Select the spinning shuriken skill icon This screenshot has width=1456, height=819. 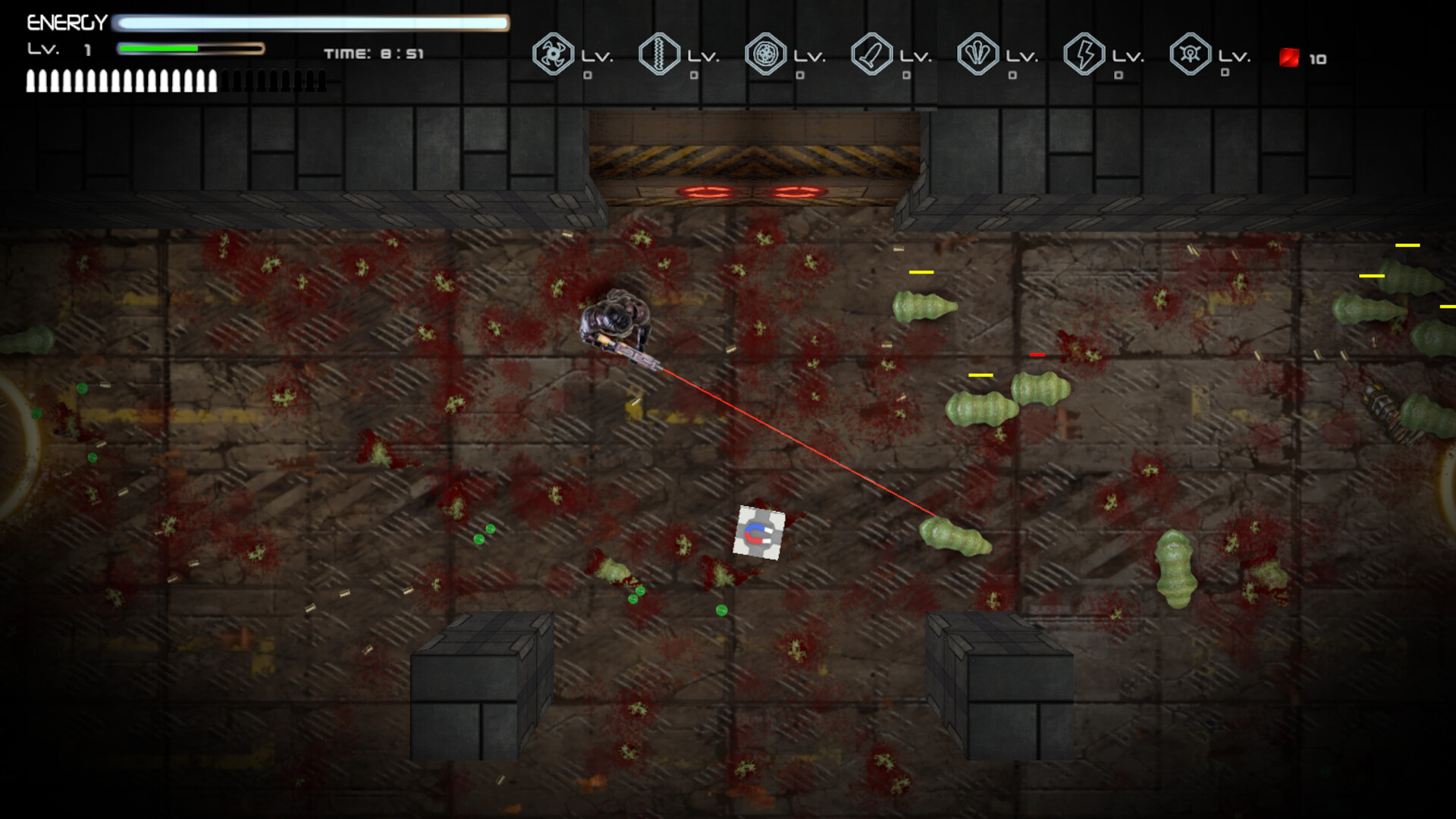point(554,55)
